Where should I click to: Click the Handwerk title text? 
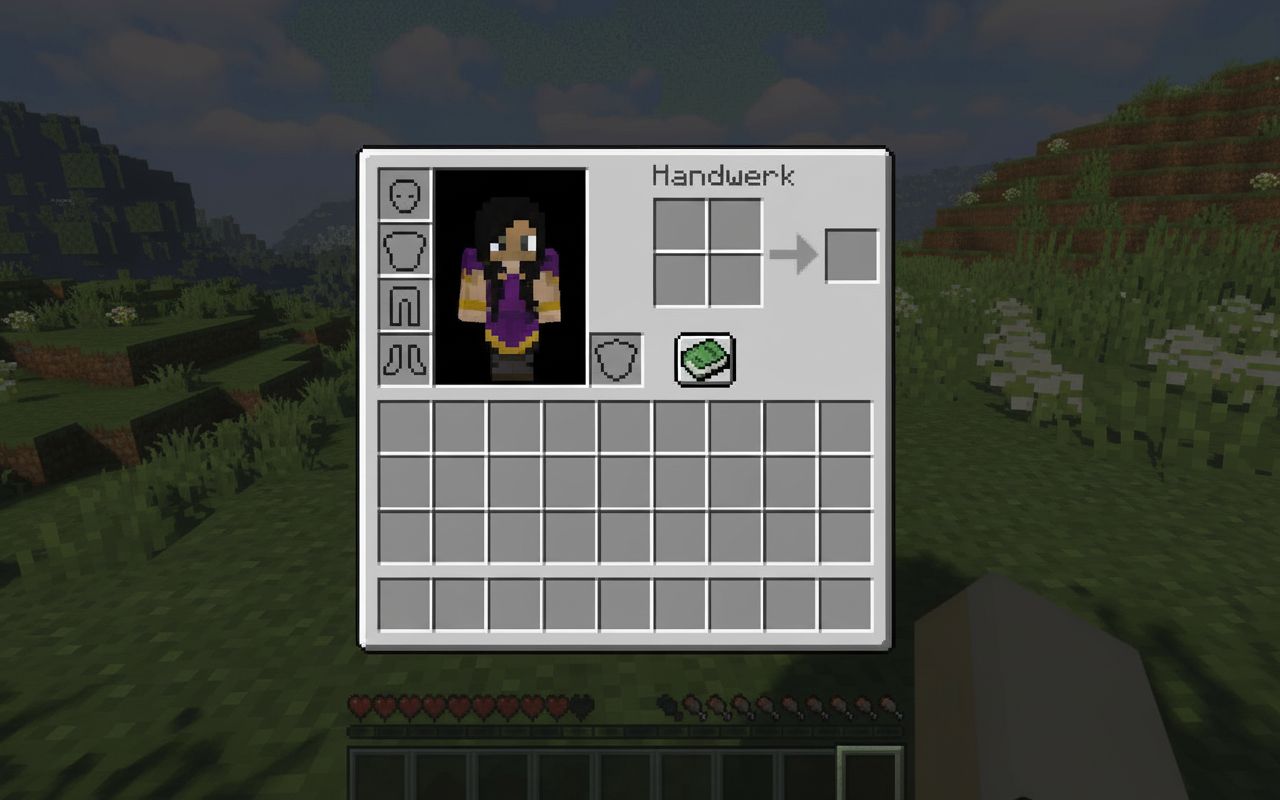click(x=723, y=174)
